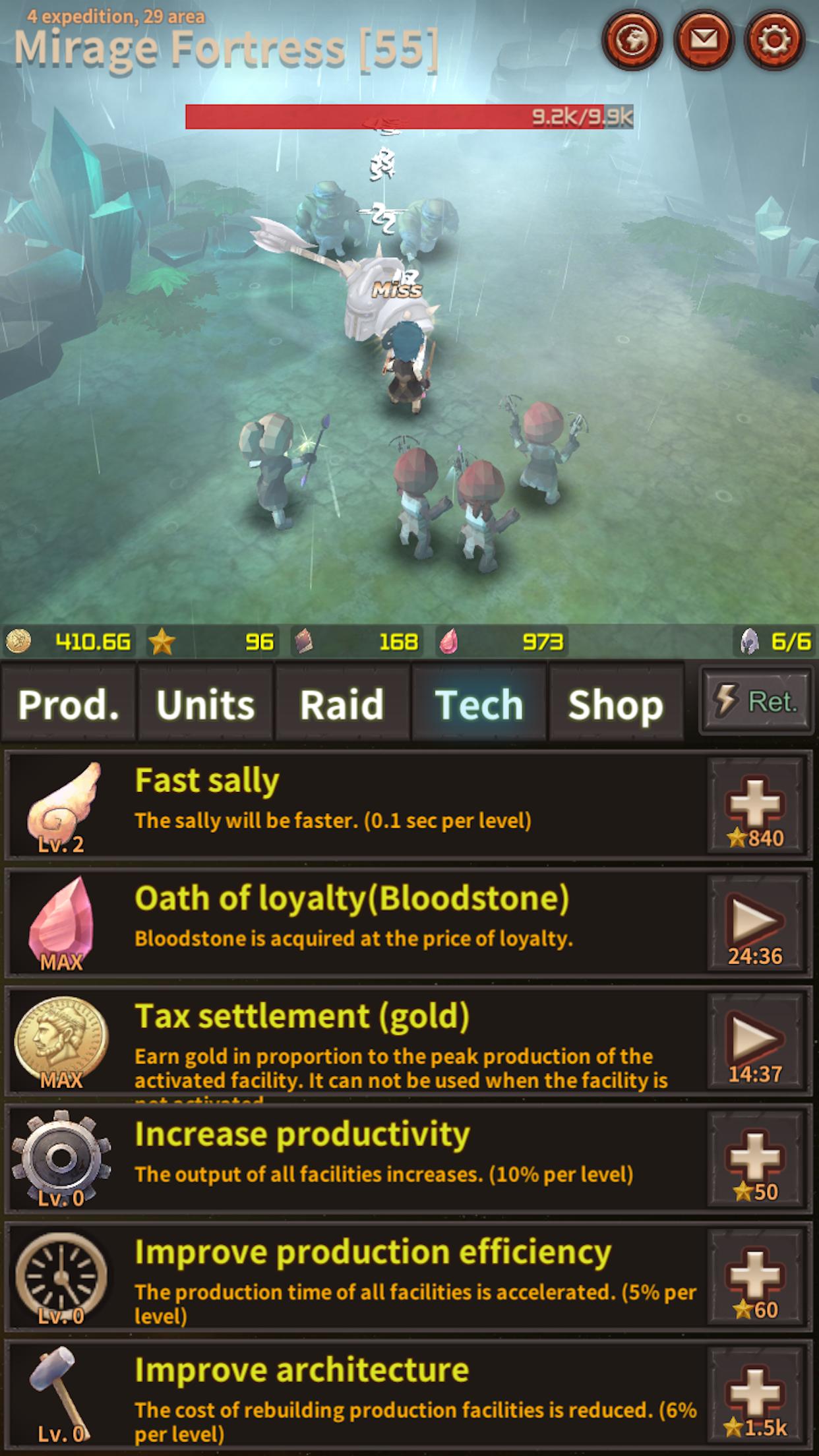Open the Raid tab
The height and width of the screenshot is (1456, 819).
(x=342, y=704)
